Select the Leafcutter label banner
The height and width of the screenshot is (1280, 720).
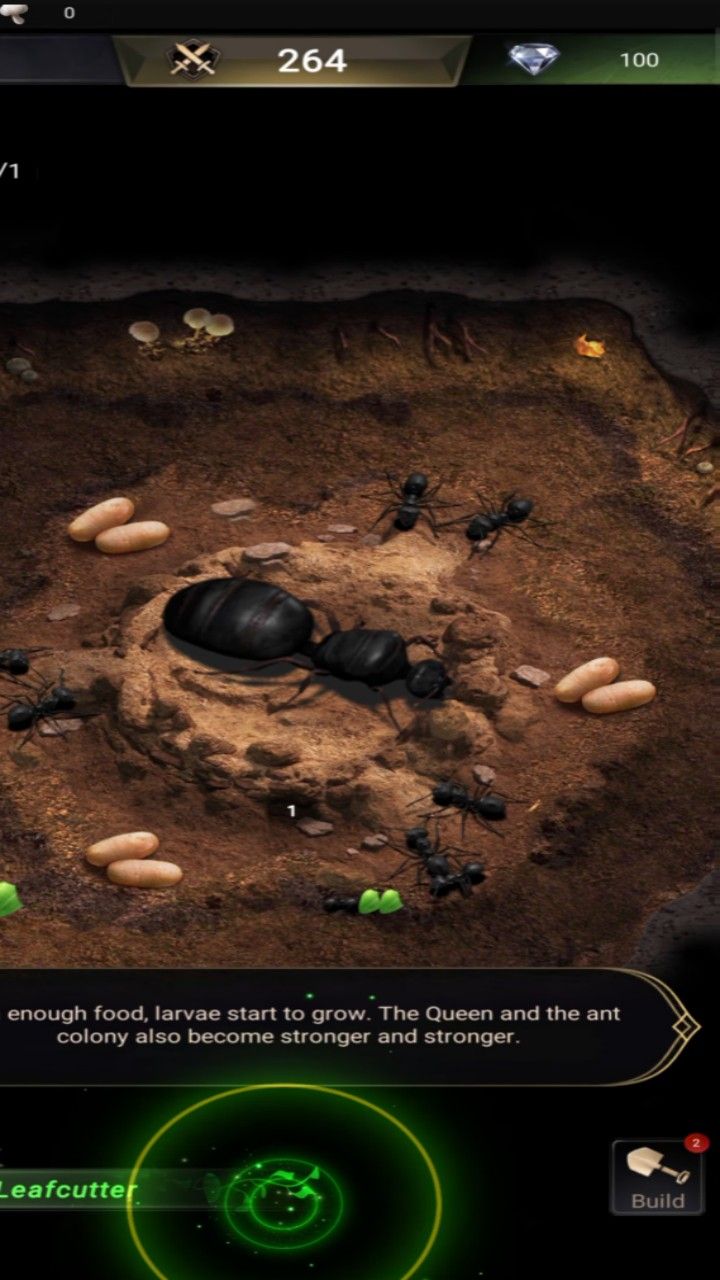(70, 1189)
